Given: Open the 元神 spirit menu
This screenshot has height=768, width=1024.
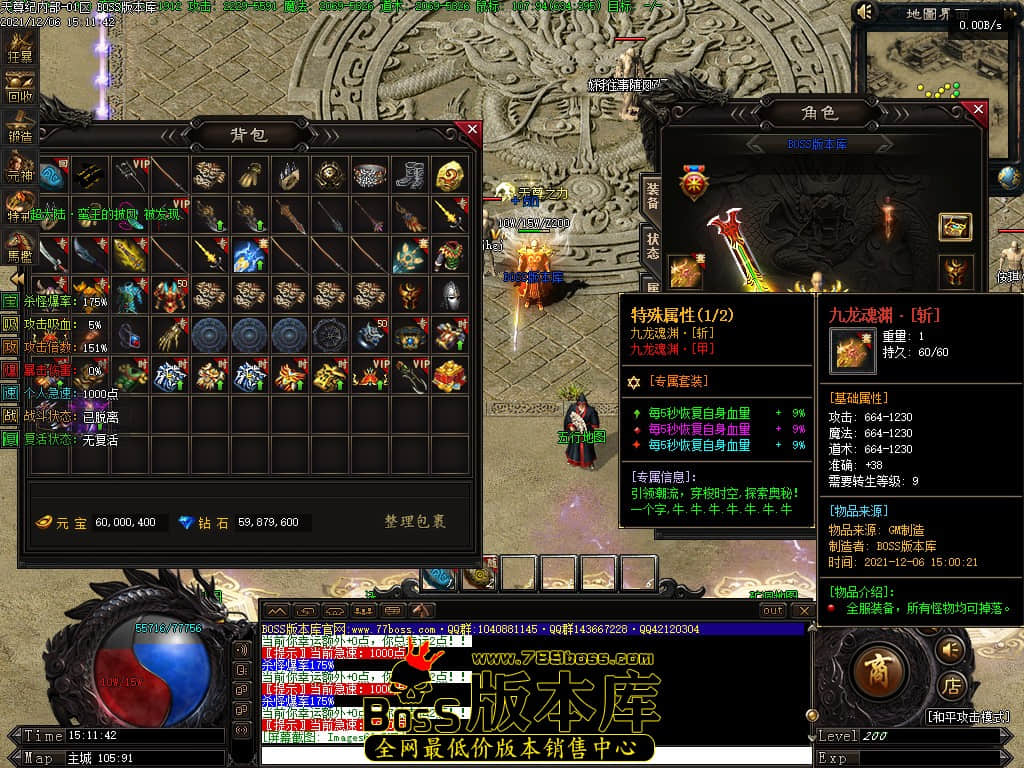Looking at the screenshot, I should [x=19, y=166].
